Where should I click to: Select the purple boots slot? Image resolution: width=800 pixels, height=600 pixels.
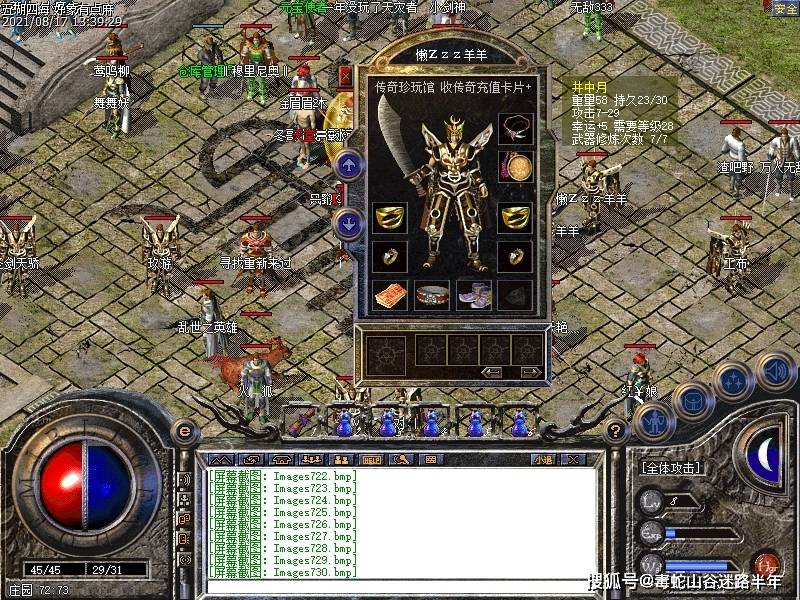(473, 294)
